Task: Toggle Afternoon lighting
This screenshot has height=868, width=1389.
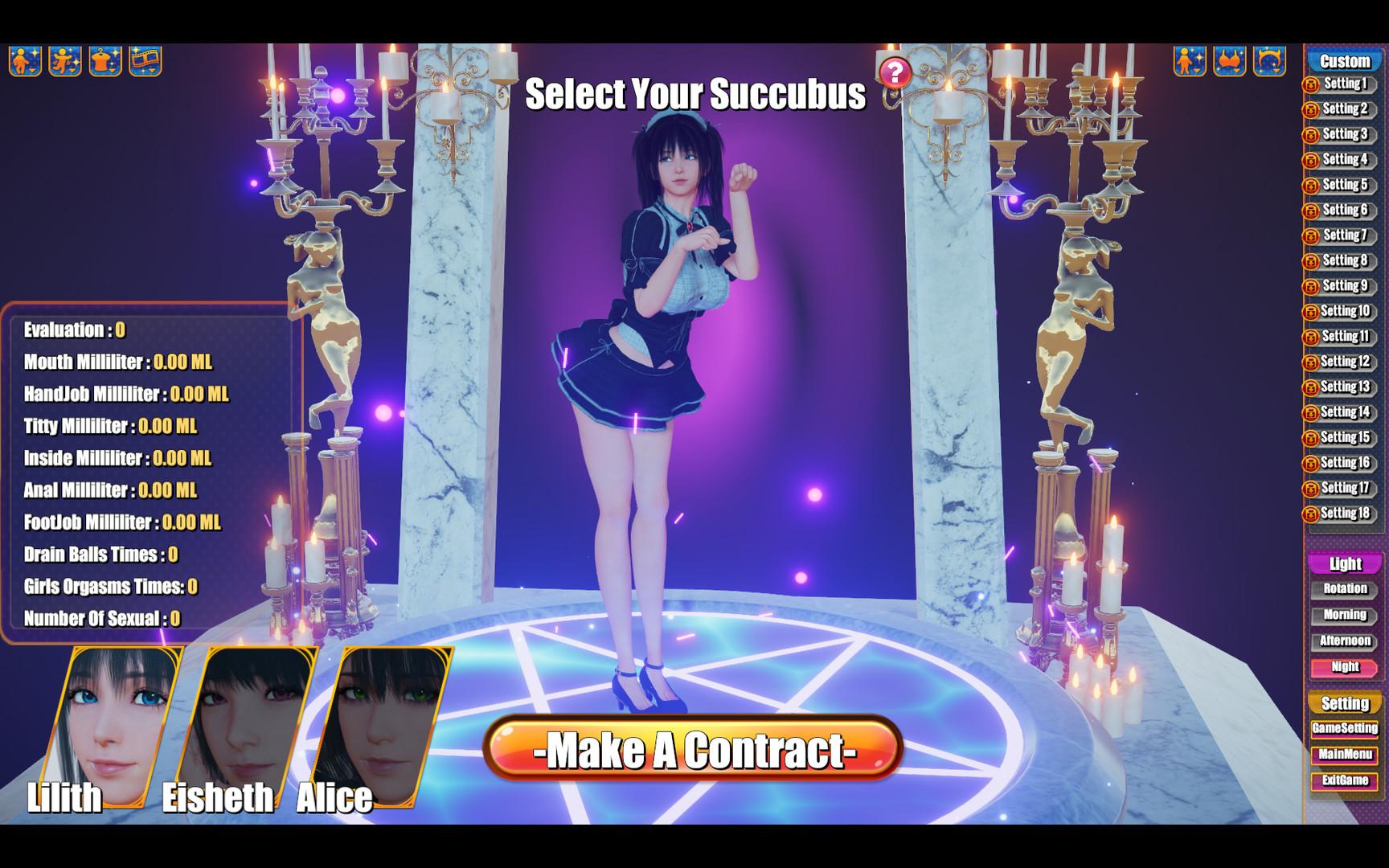Action: 1343,641
